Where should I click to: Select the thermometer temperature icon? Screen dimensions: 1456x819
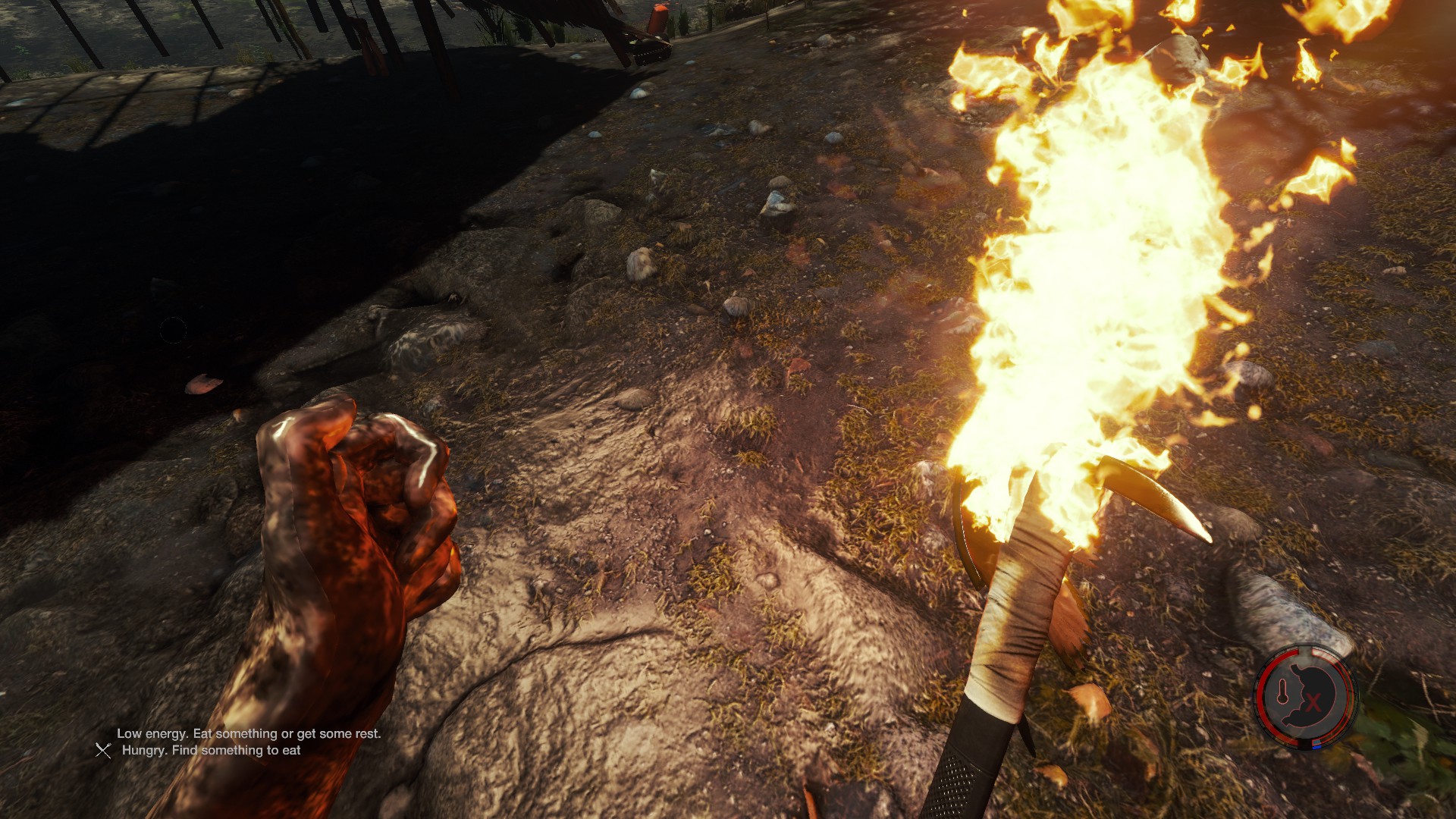pyautogui.click(x=1283, y=692)
